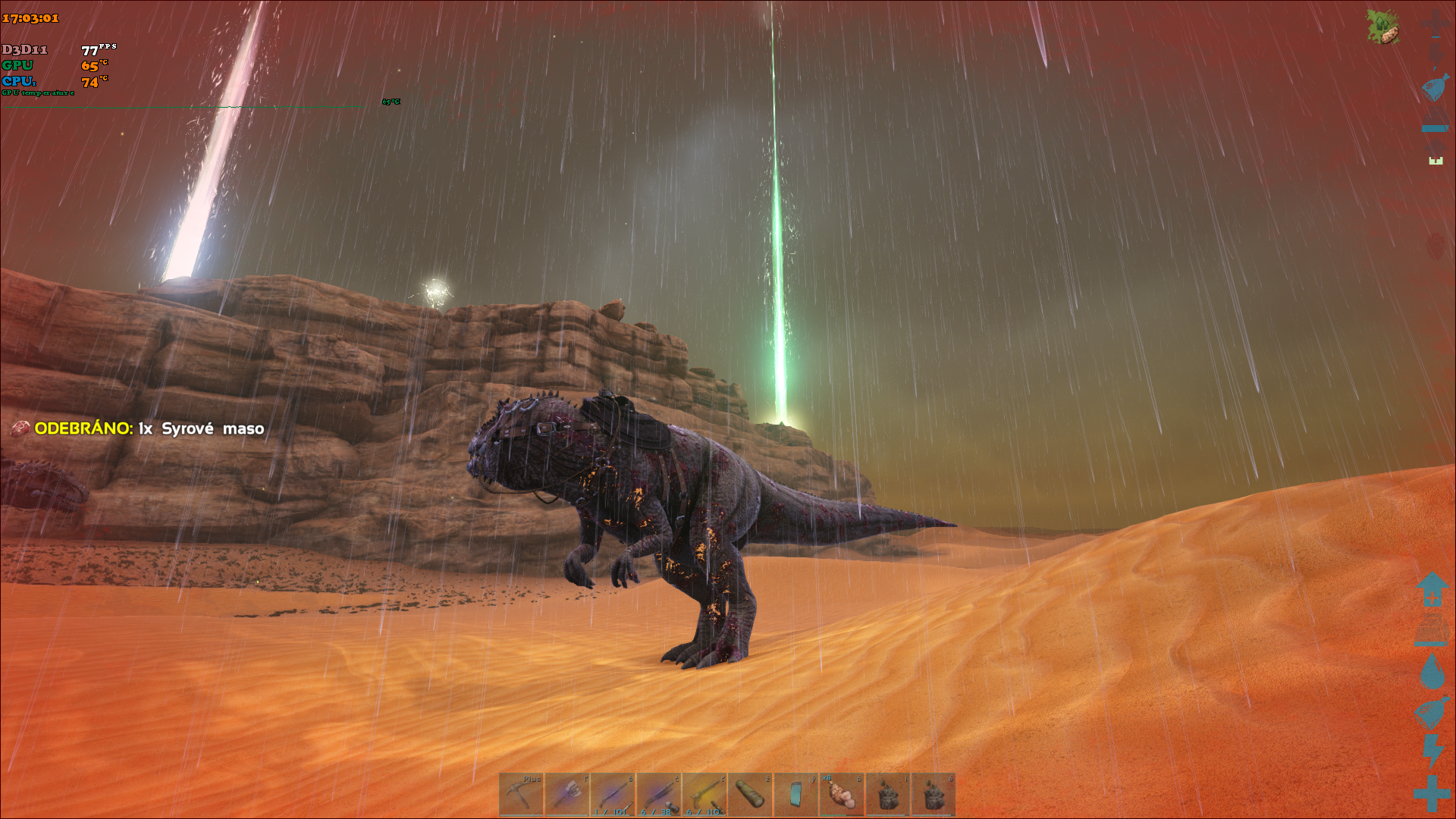Image resolution: width=1456 pixels, height=819 pixels.
Task: Use the x8 cooked meat stack
Action: 842,795
